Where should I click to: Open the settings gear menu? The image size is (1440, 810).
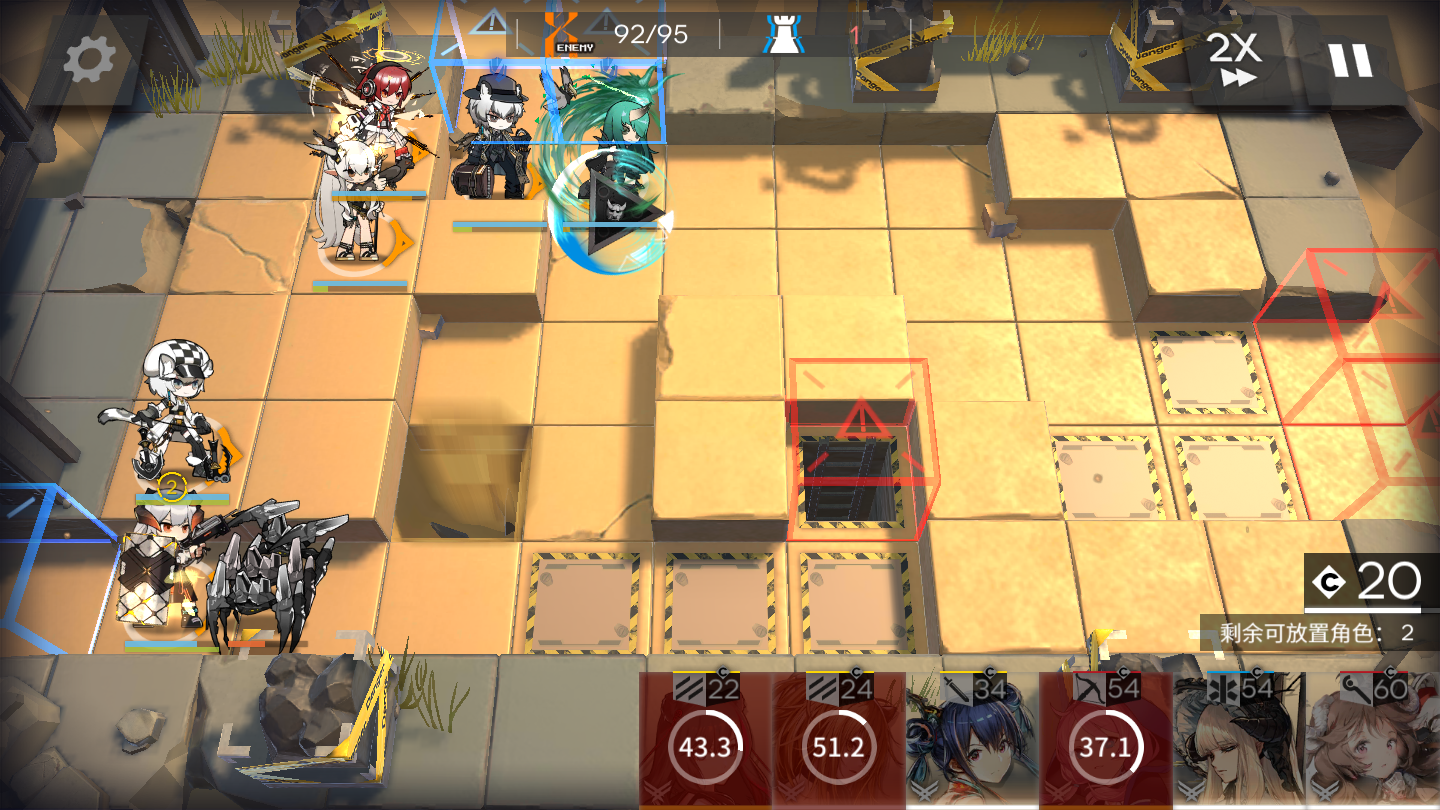[x=89, y=60]
